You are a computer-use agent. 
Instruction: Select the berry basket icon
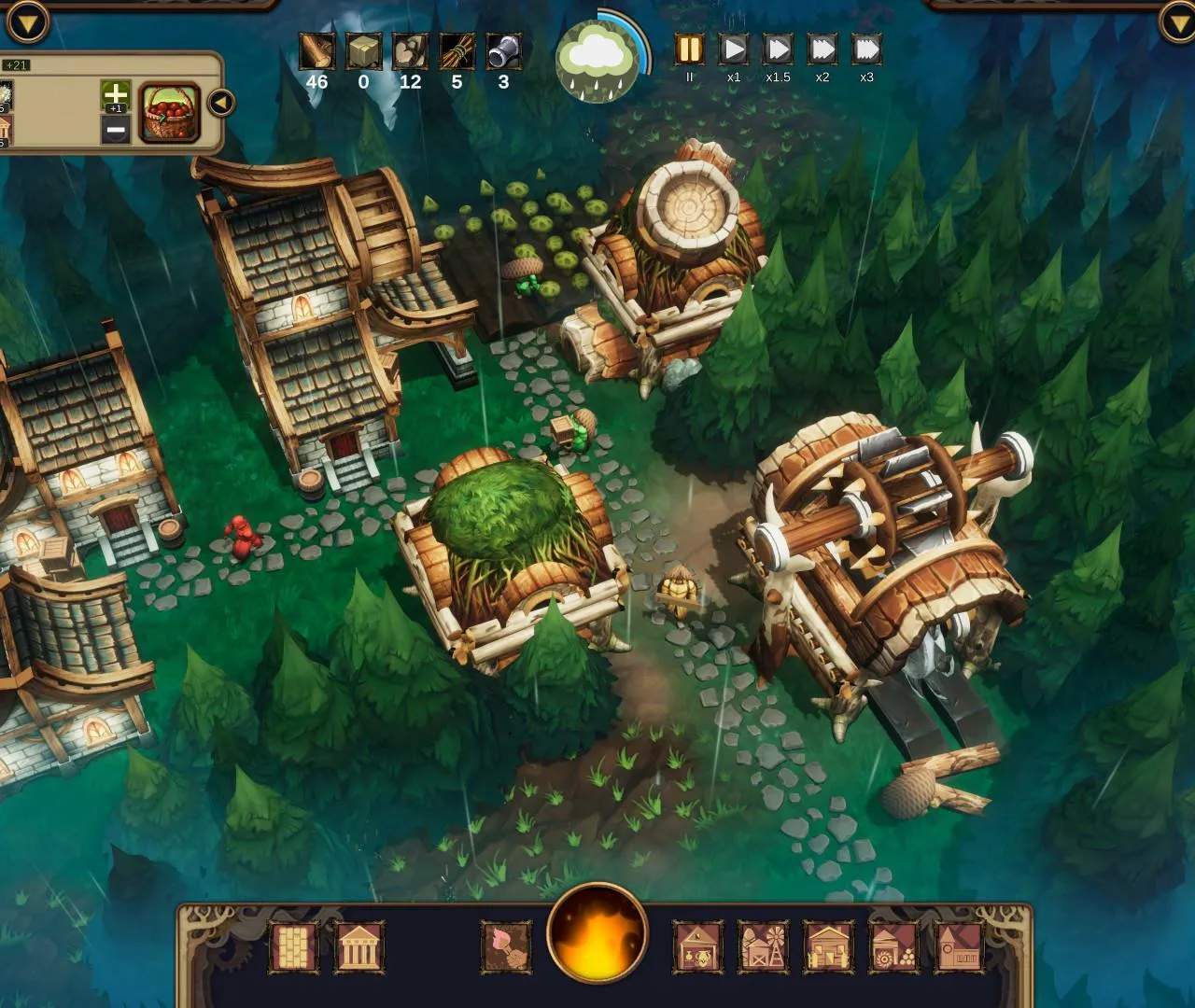click(x=169, y=114)
